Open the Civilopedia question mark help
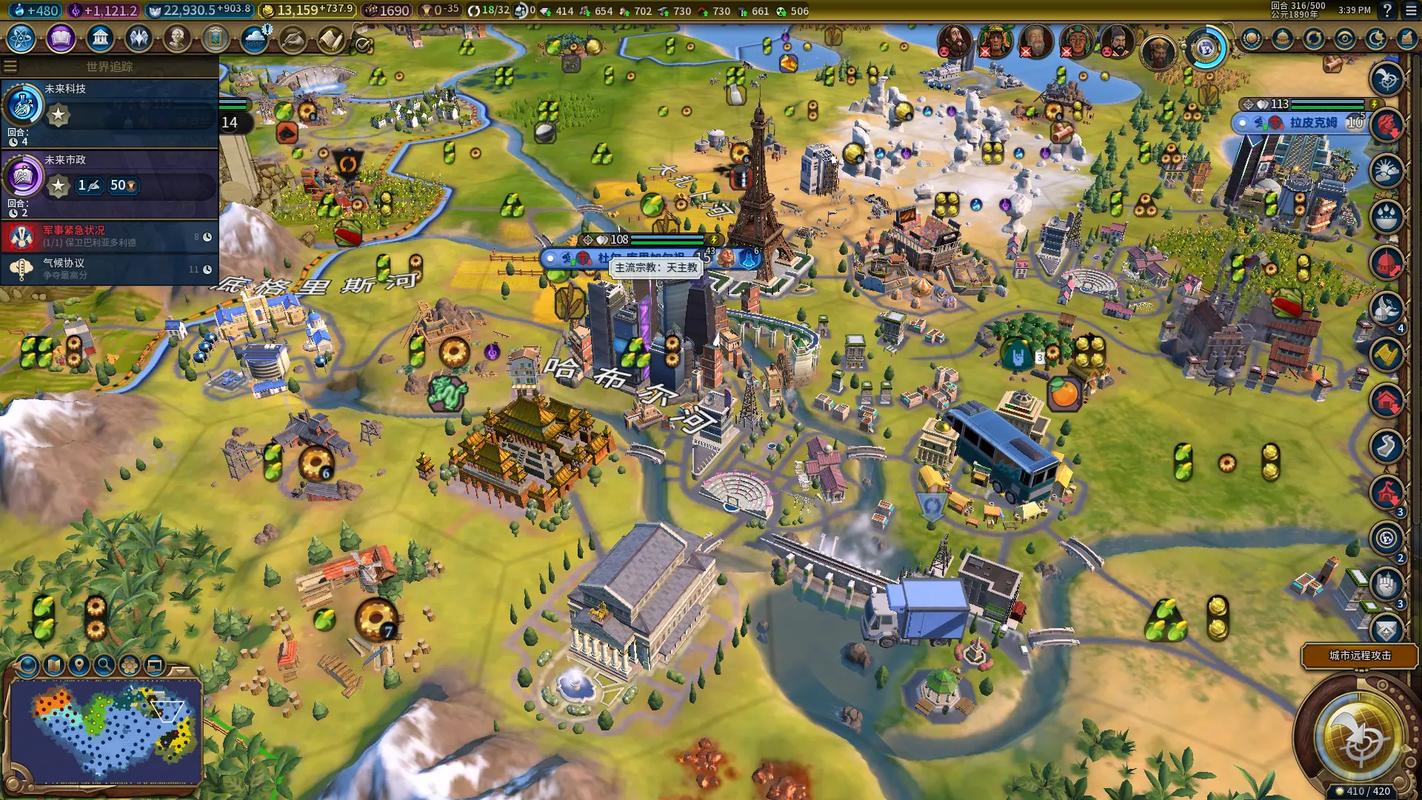 pyautogui.click(x=1386, y=10)
